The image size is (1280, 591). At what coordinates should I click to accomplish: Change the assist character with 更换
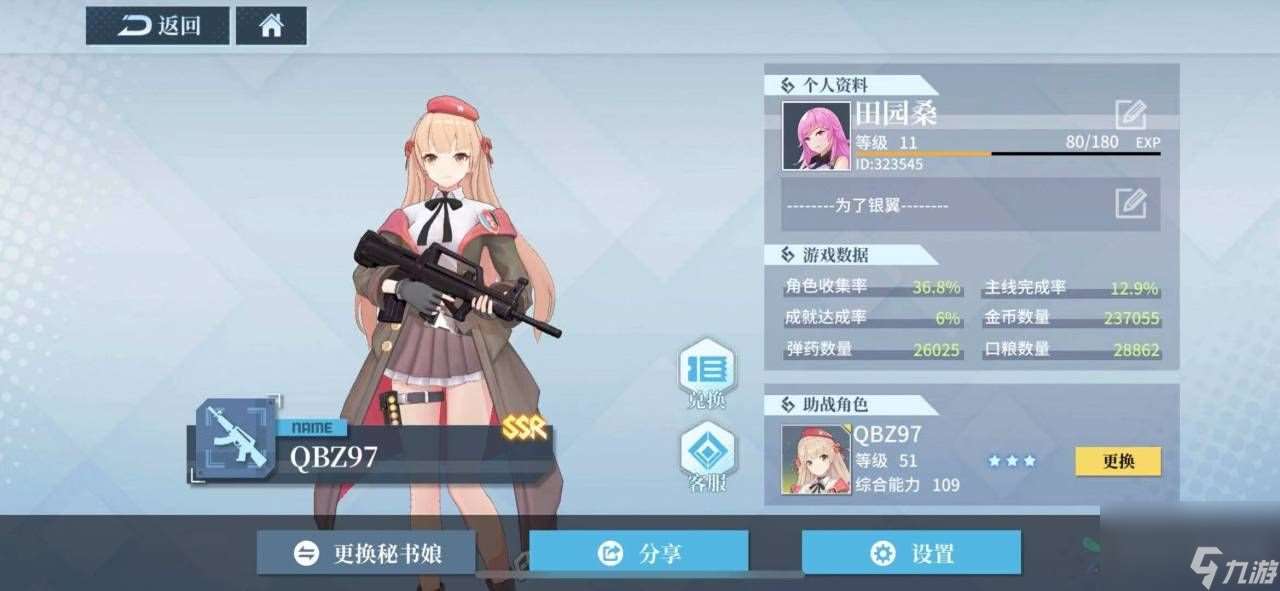click(1118, 461)
